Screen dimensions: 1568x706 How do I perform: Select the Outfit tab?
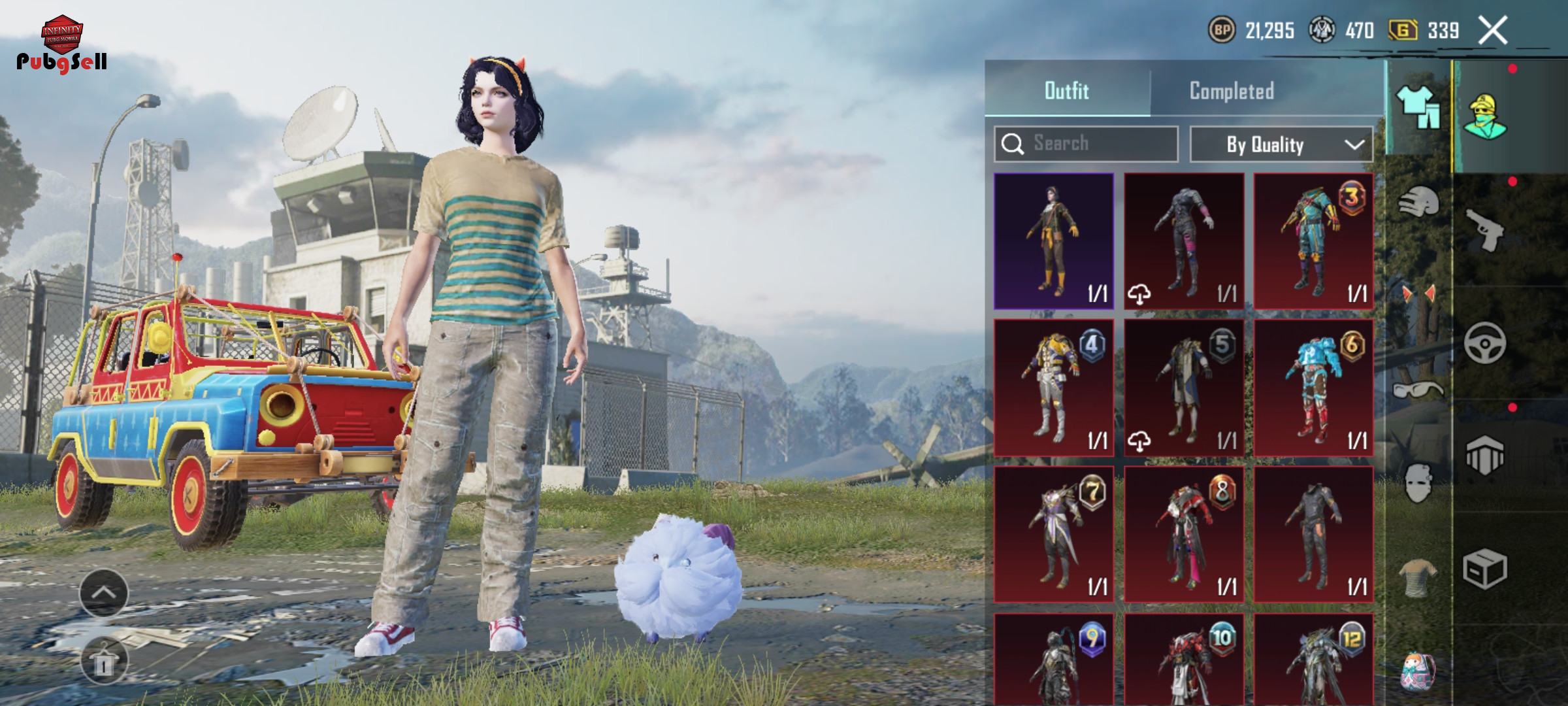(x=1066, y=91)
